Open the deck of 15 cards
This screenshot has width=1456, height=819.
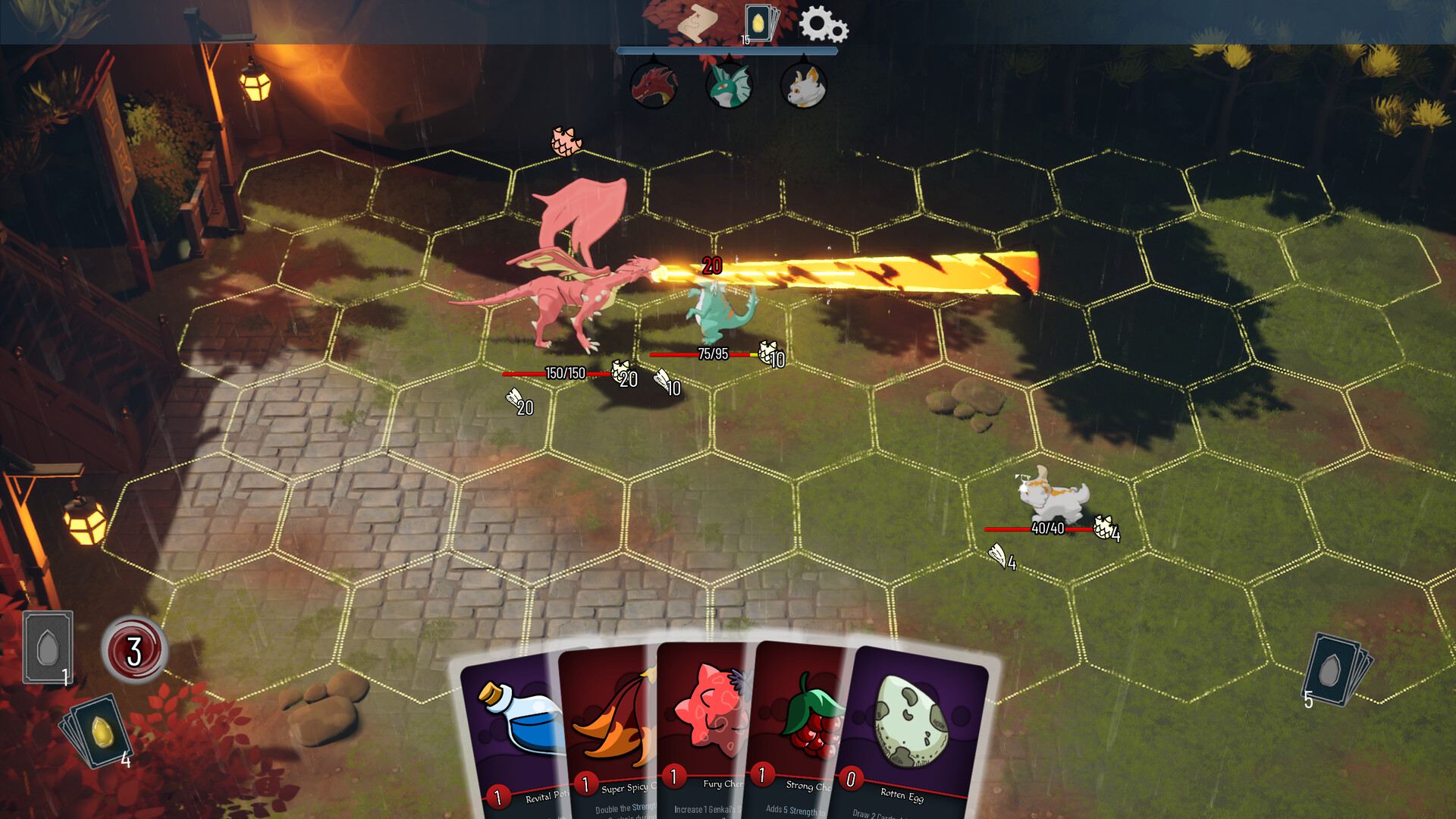[x=758, y=23]
